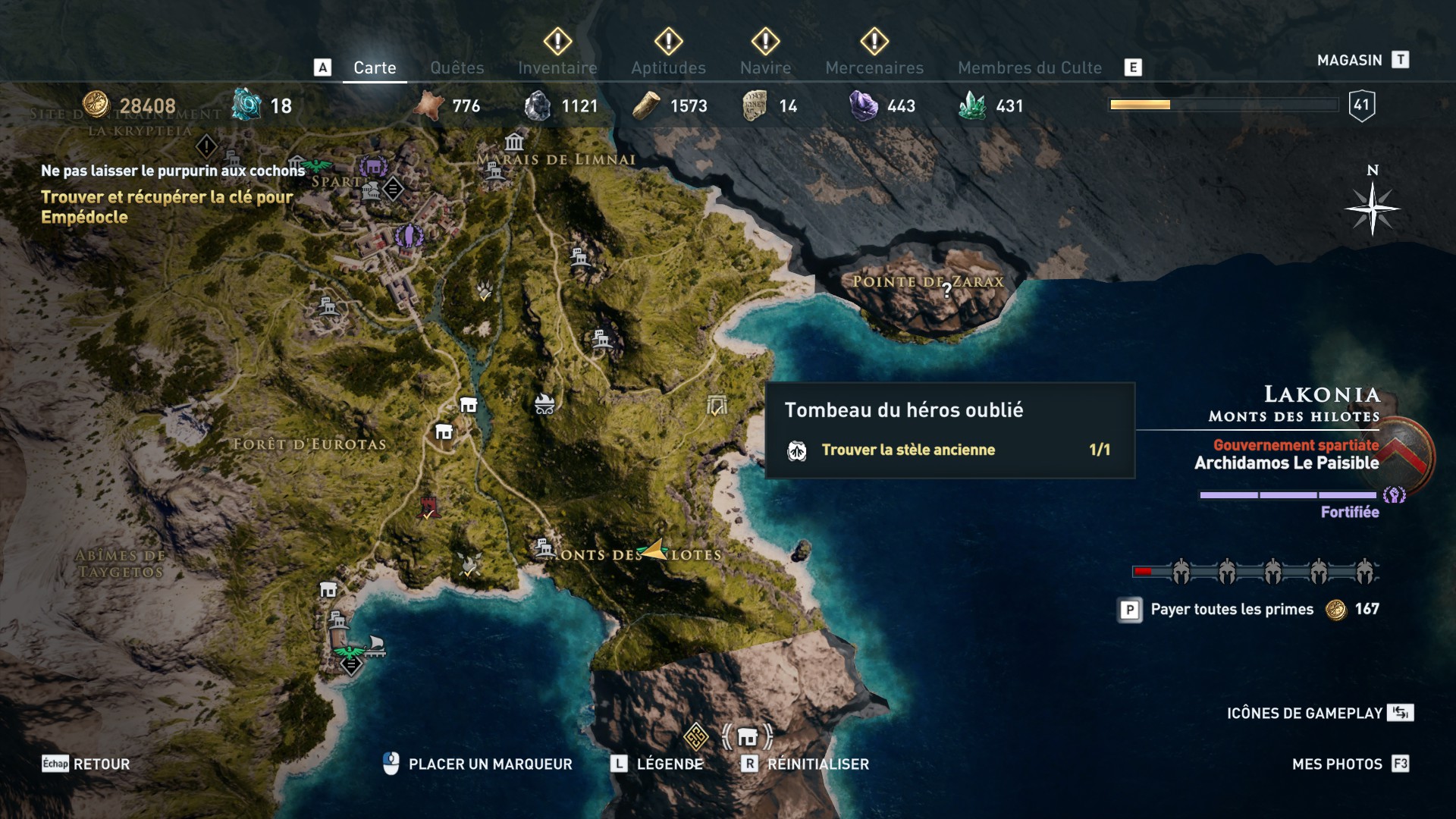This screenshot has height=819, width=1456.
Task: Open the Inventaire tab
Action: [557, 68]
